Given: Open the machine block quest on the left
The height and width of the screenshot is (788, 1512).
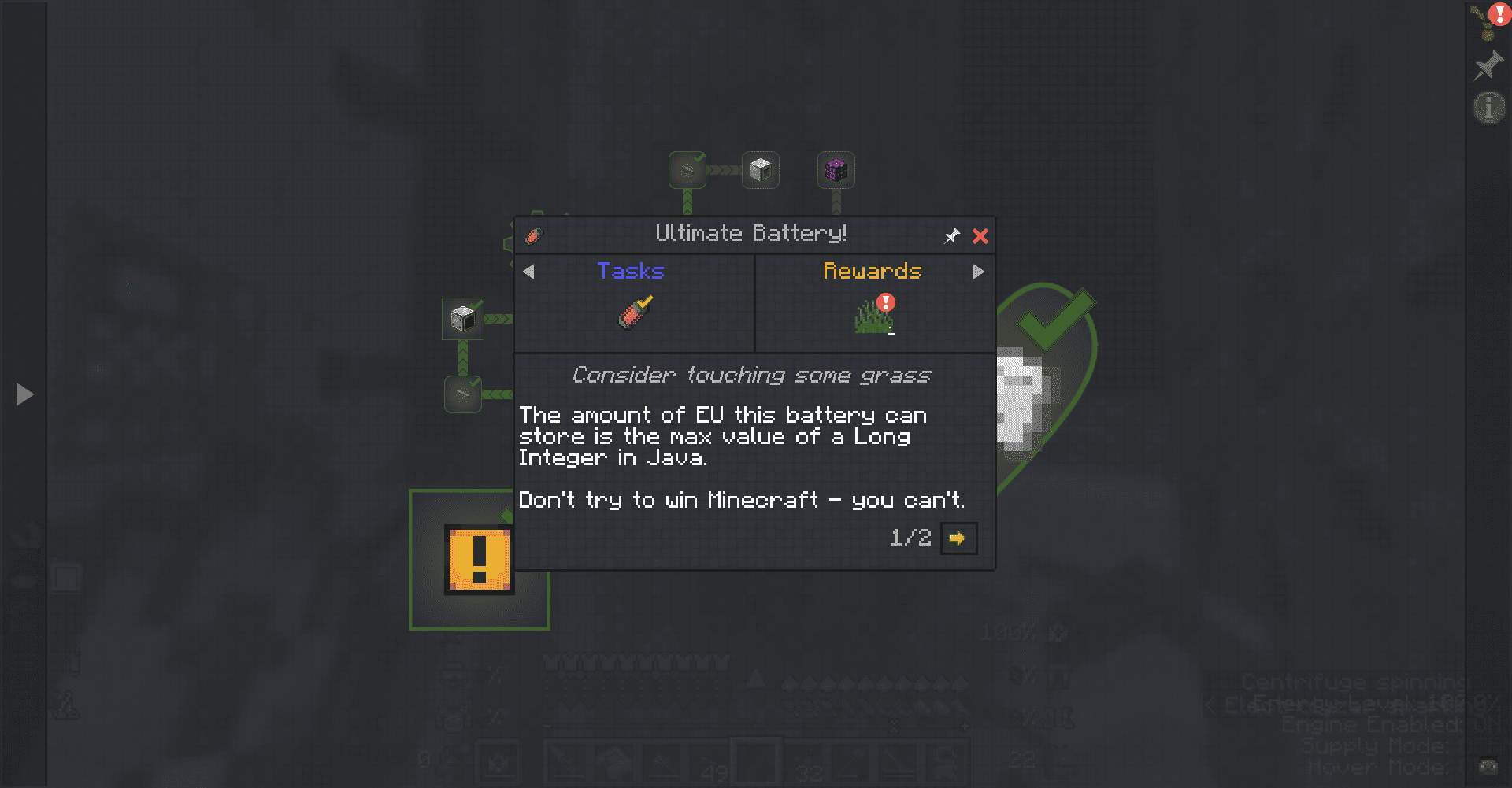Looking at the screenshot, I should (x=462, y=318).
